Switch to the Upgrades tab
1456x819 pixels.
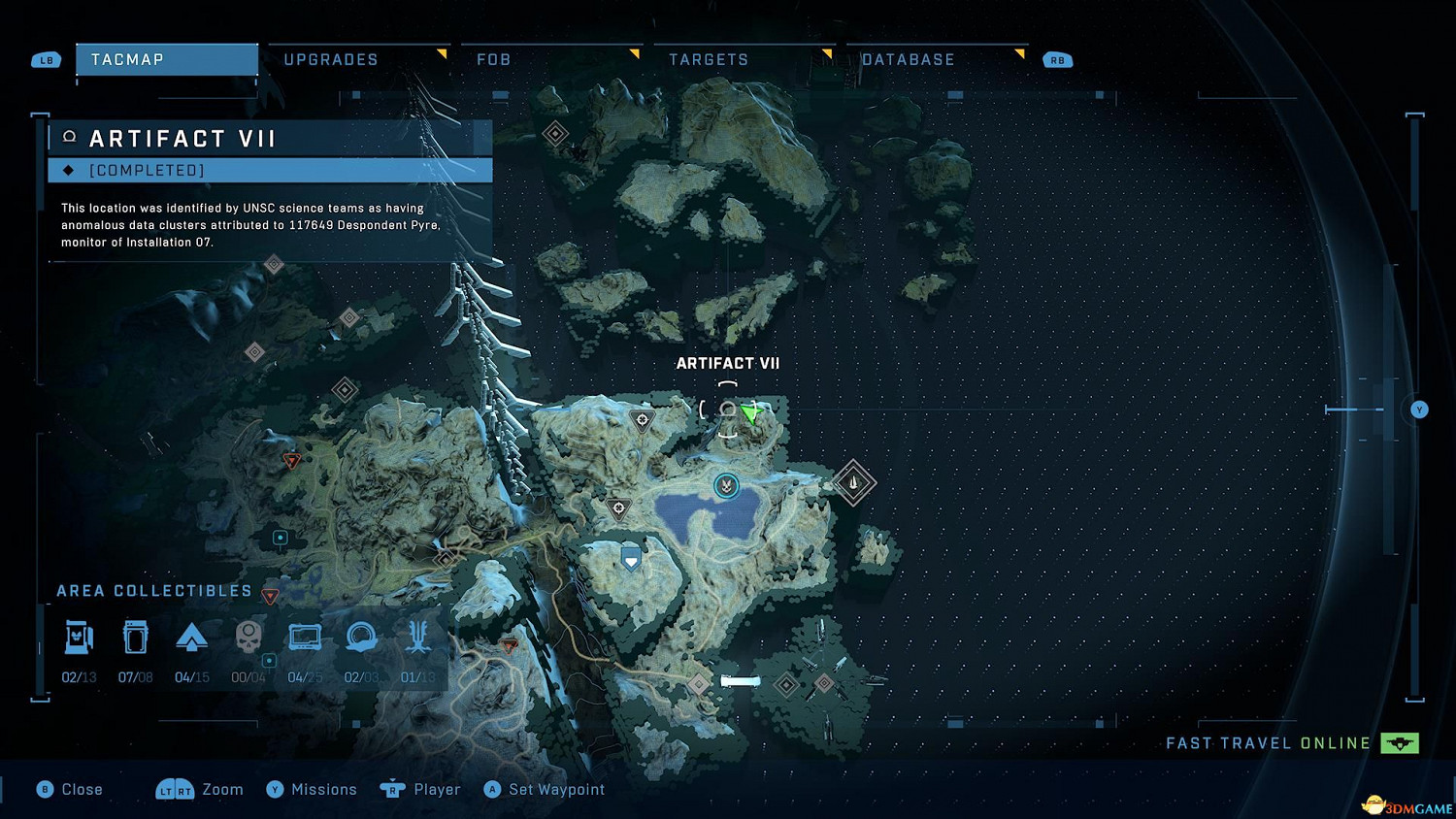tap(331, 60)
